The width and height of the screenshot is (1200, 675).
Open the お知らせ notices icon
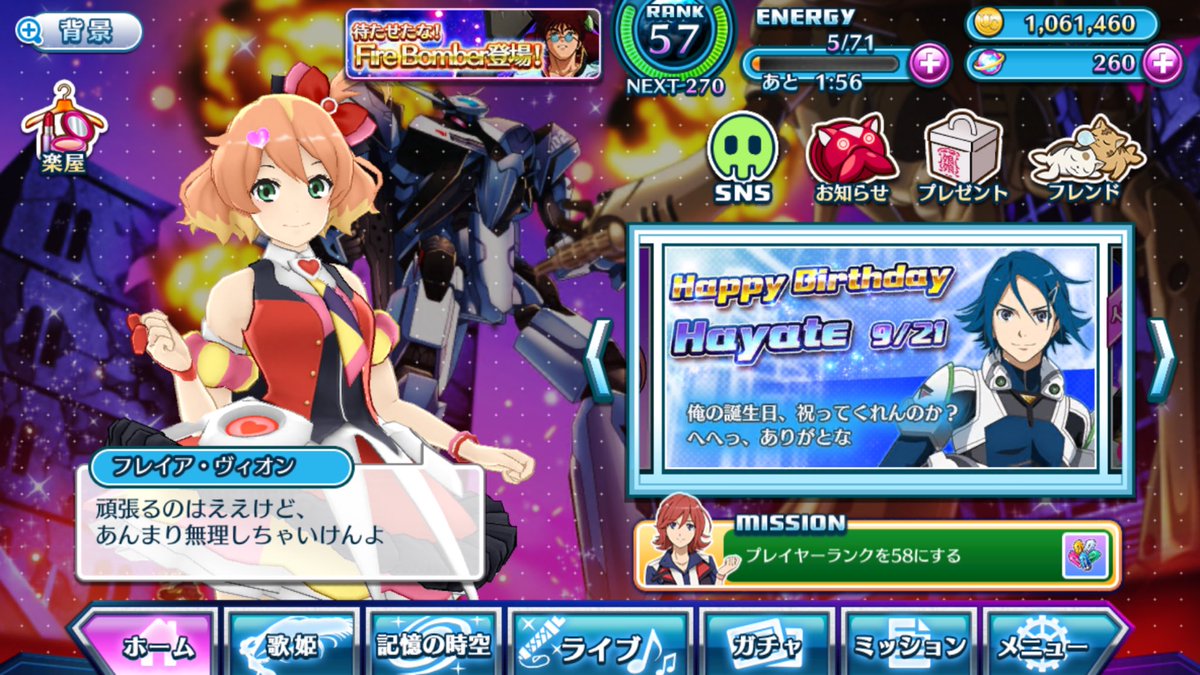[851, 157]
